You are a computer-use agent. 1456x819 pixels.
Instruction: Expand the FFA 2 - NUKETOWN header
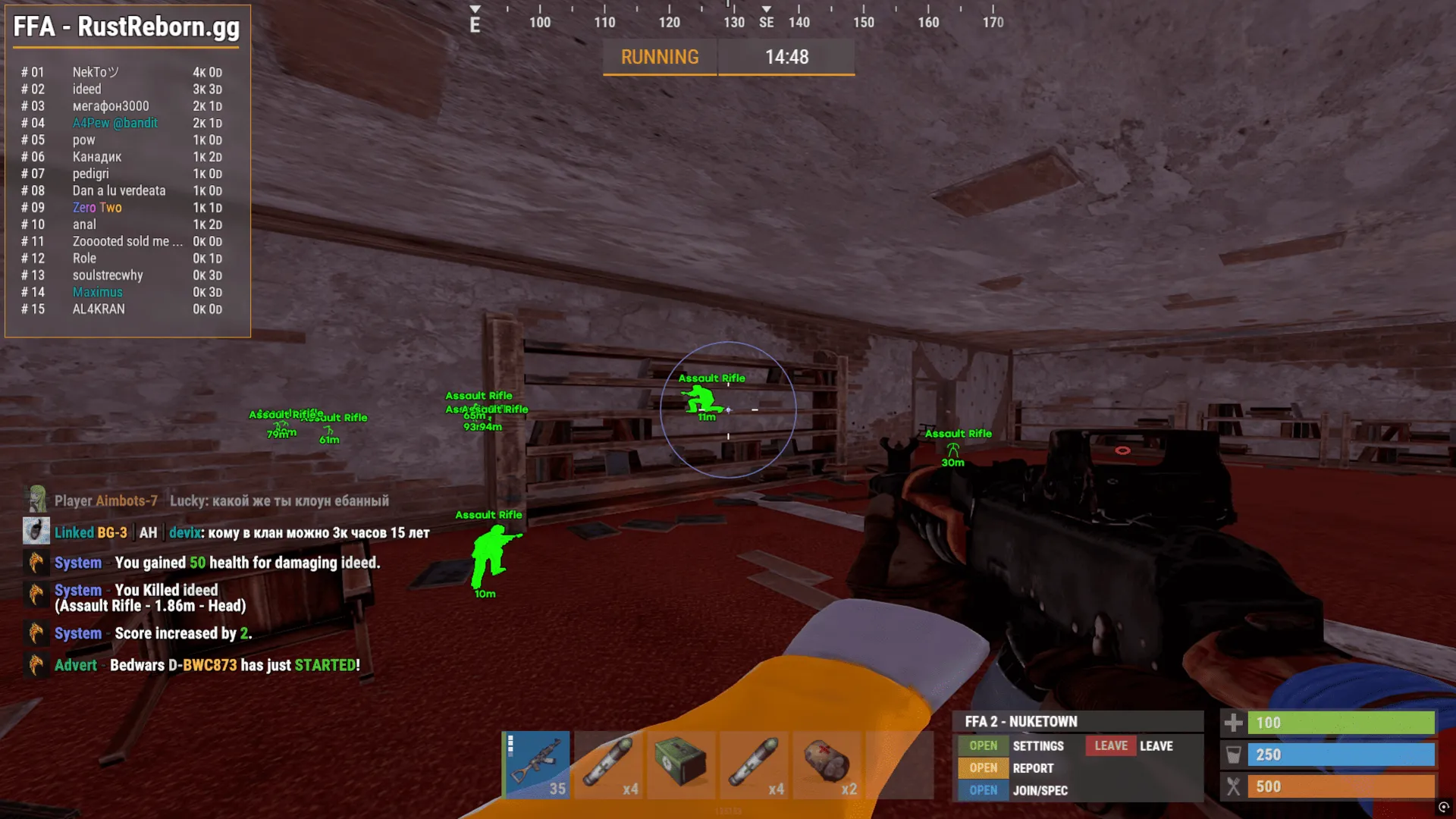coord(1020,721)
